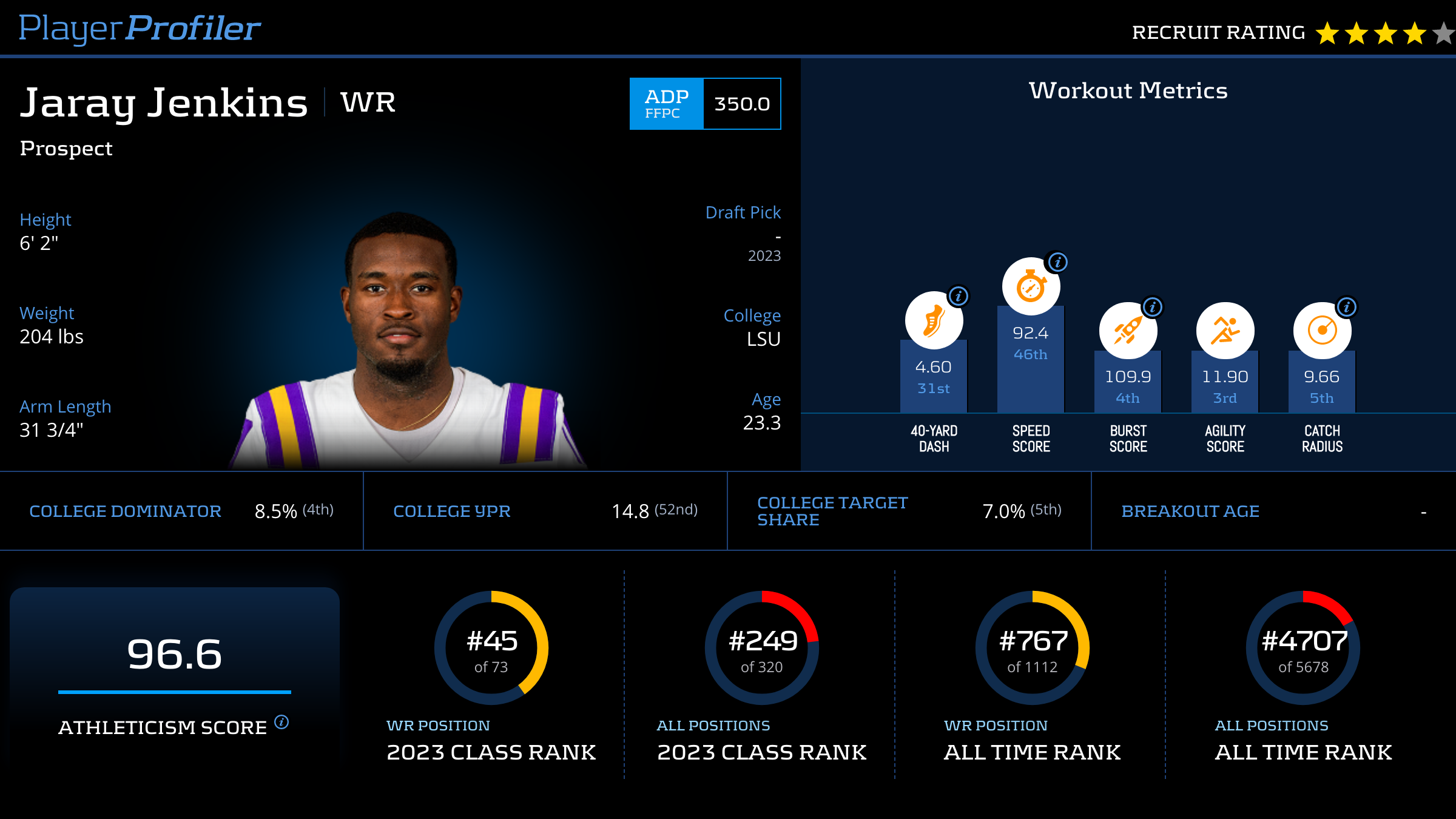Click the Catch Radius target icon

click(x=1322, y=331)
